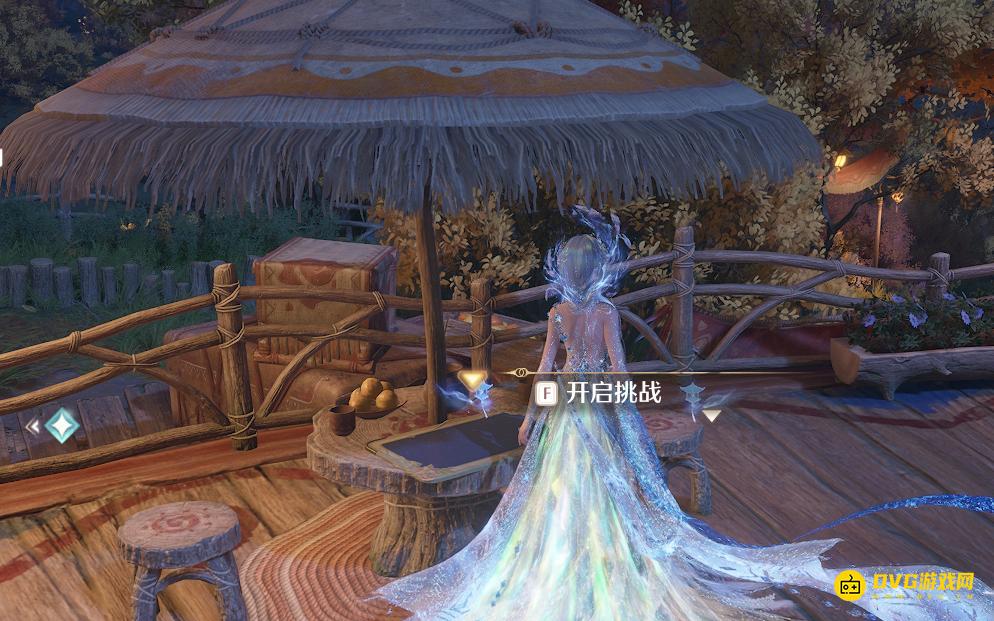Select the 开启挑战 interaction prompt
This screenshot has width=994, height=621.
600,393
